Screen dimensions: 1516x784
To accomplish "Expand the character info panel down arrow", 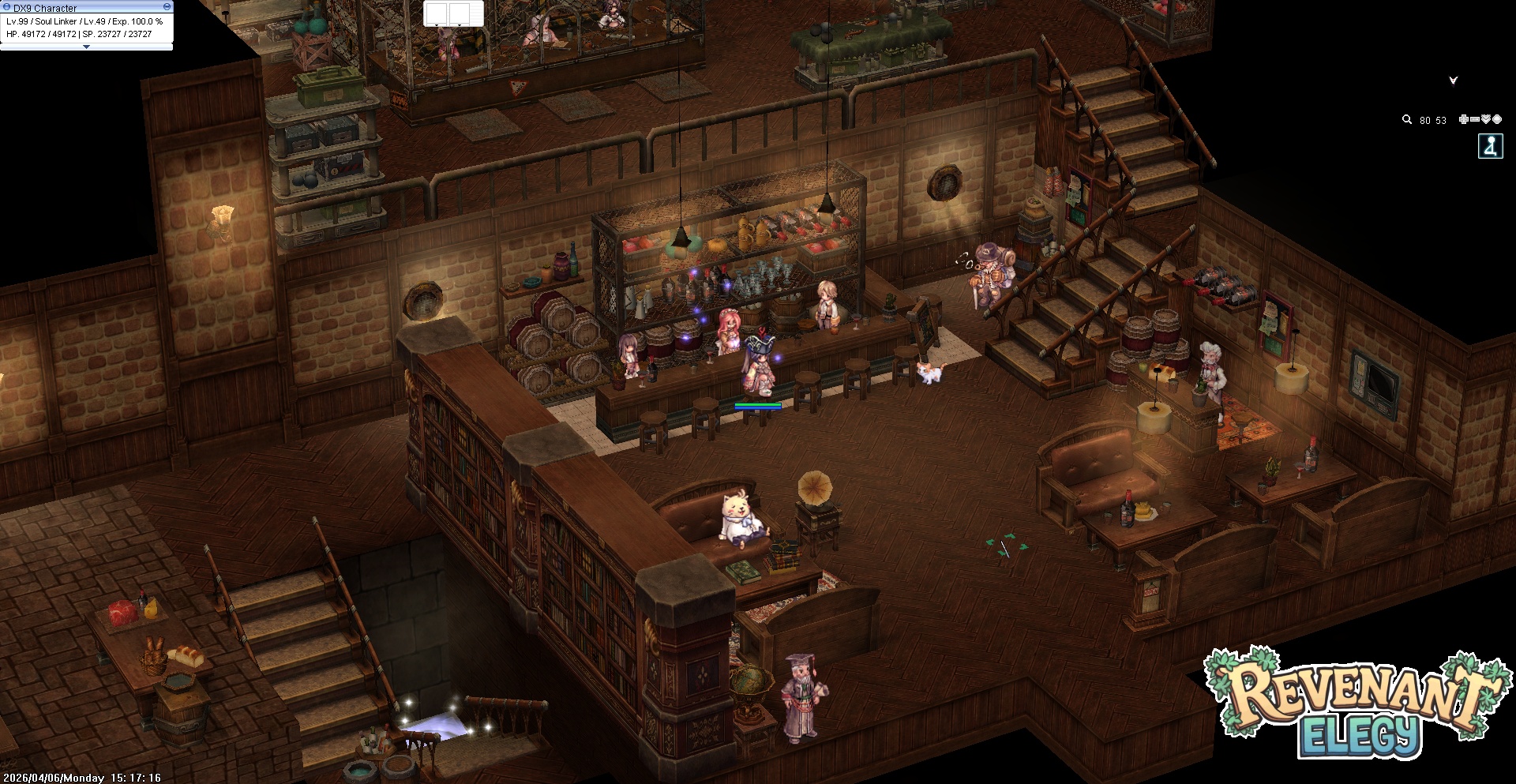I will point(86,47).
